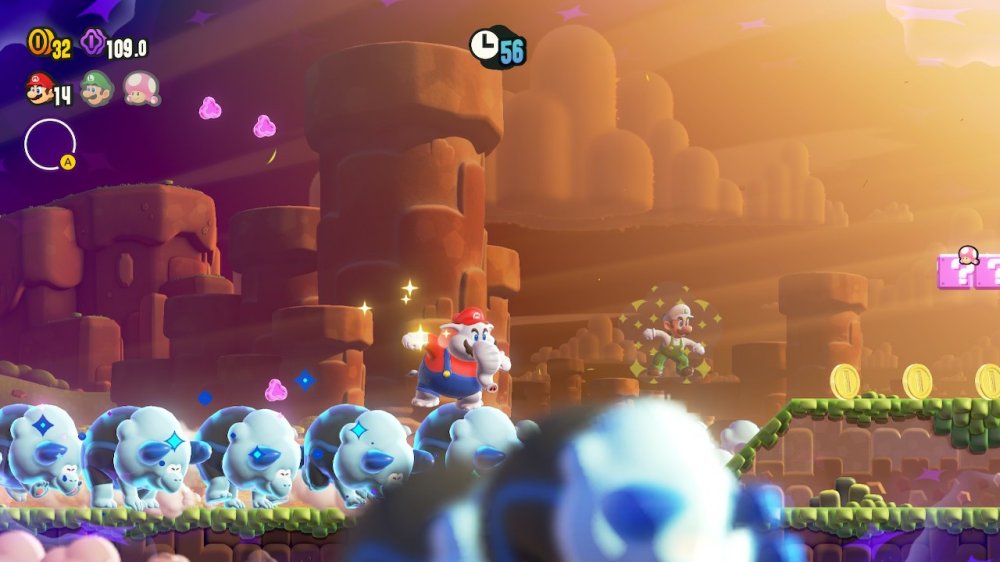Select Mario's player icon in the HUD
The image size is (1000, 562).
[x=40, y=89]
